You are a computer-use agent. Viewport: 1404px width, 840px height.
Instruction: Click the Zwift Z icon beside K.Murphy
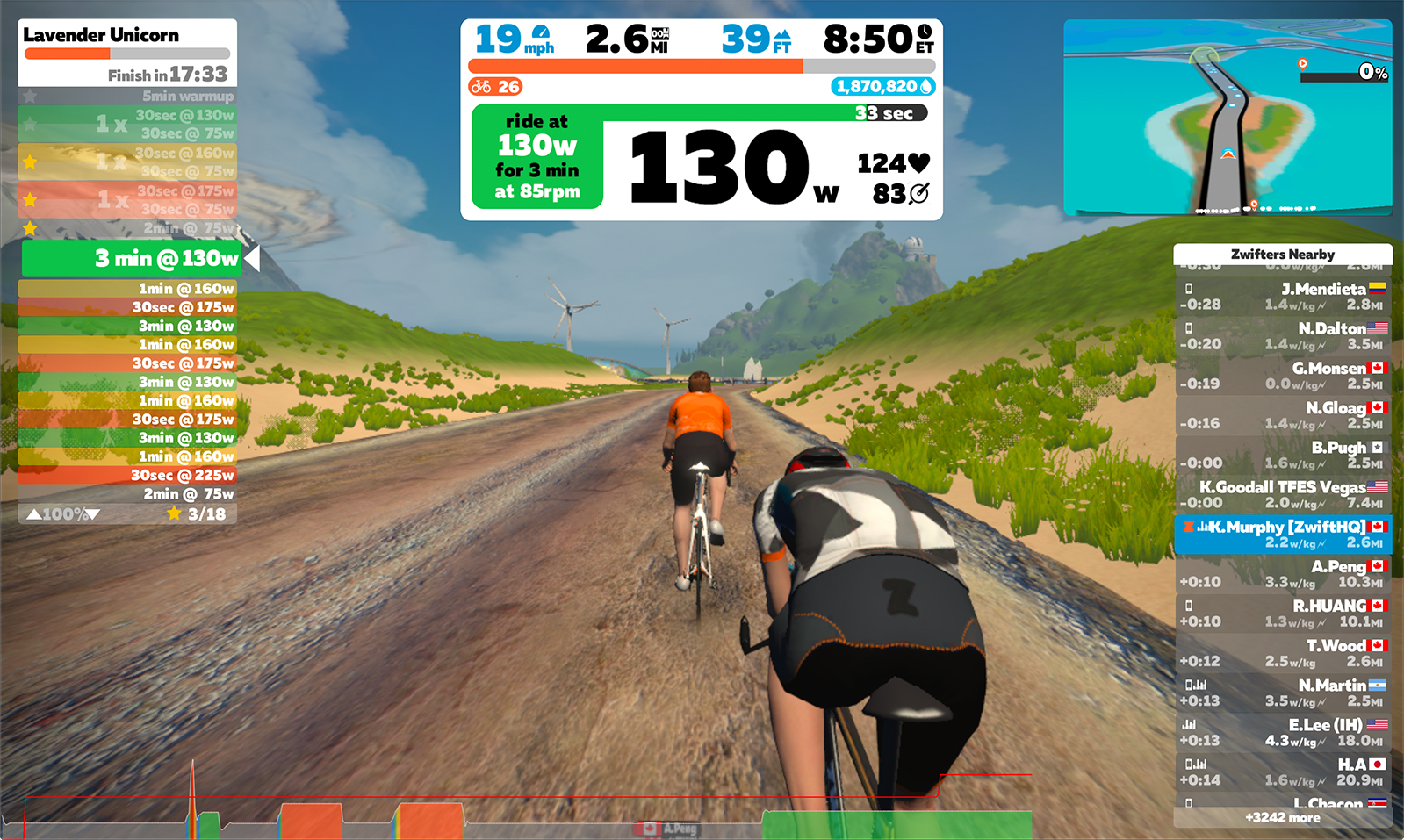[x=1188, y=528]
